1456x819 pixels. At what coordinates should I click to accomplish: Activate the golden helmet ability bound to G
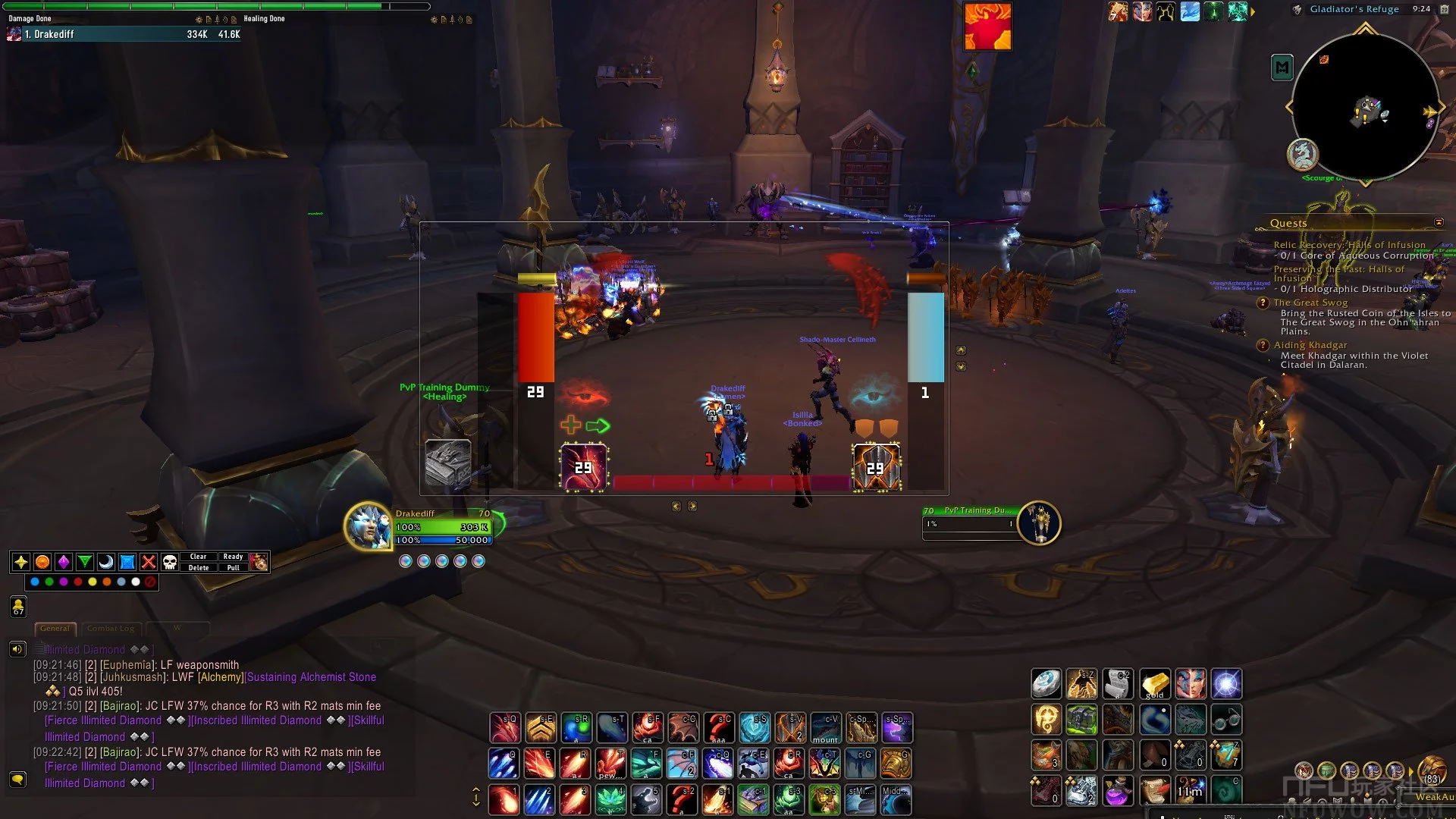point(896,764)
